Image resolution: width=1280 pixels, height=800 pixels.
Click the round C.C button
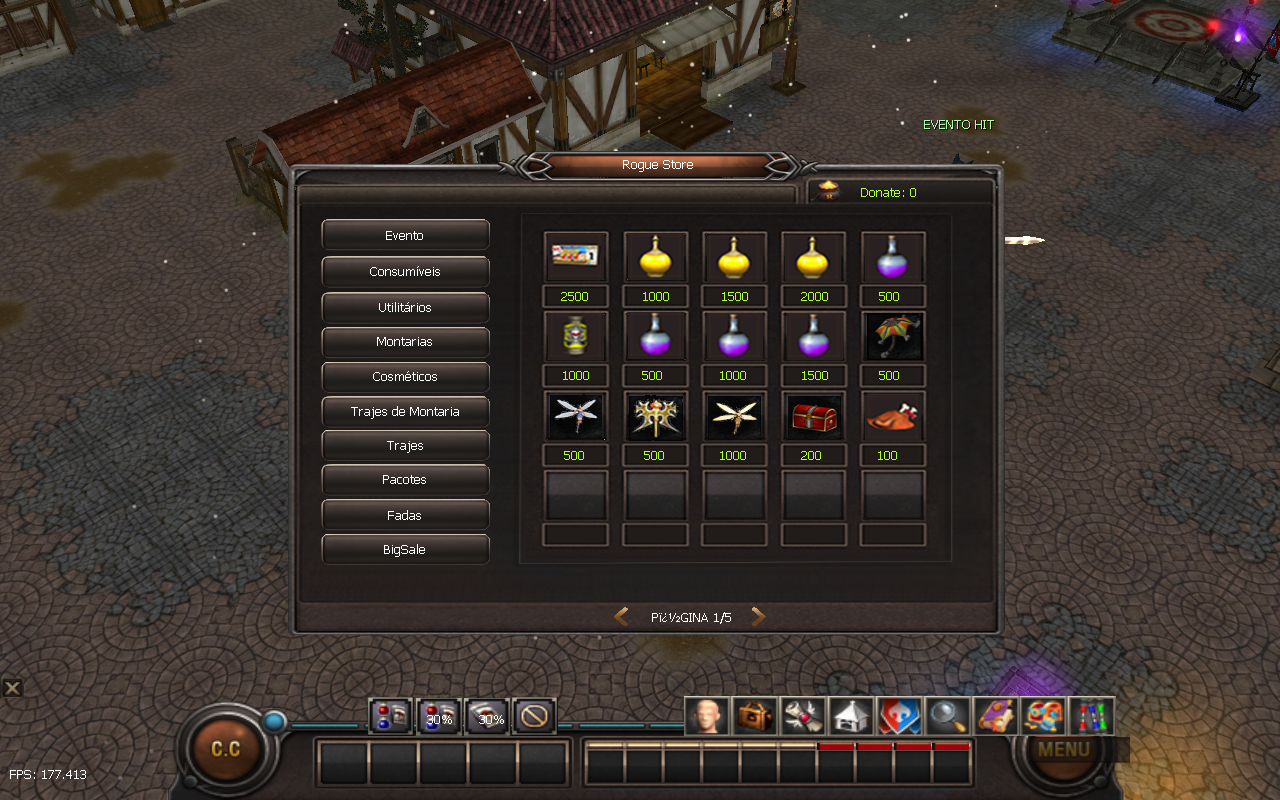(225, 749)
